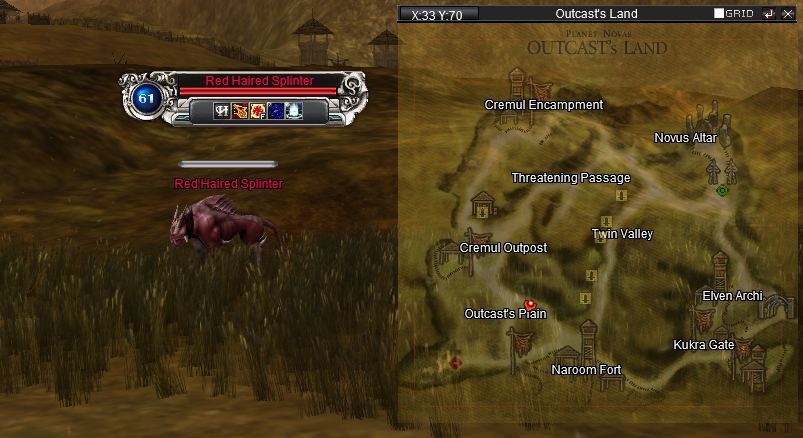The height and width of the screenshot is (438, 803).
Task: Click the red player marker at Outcast's Plain
Action: coord(529,304)
